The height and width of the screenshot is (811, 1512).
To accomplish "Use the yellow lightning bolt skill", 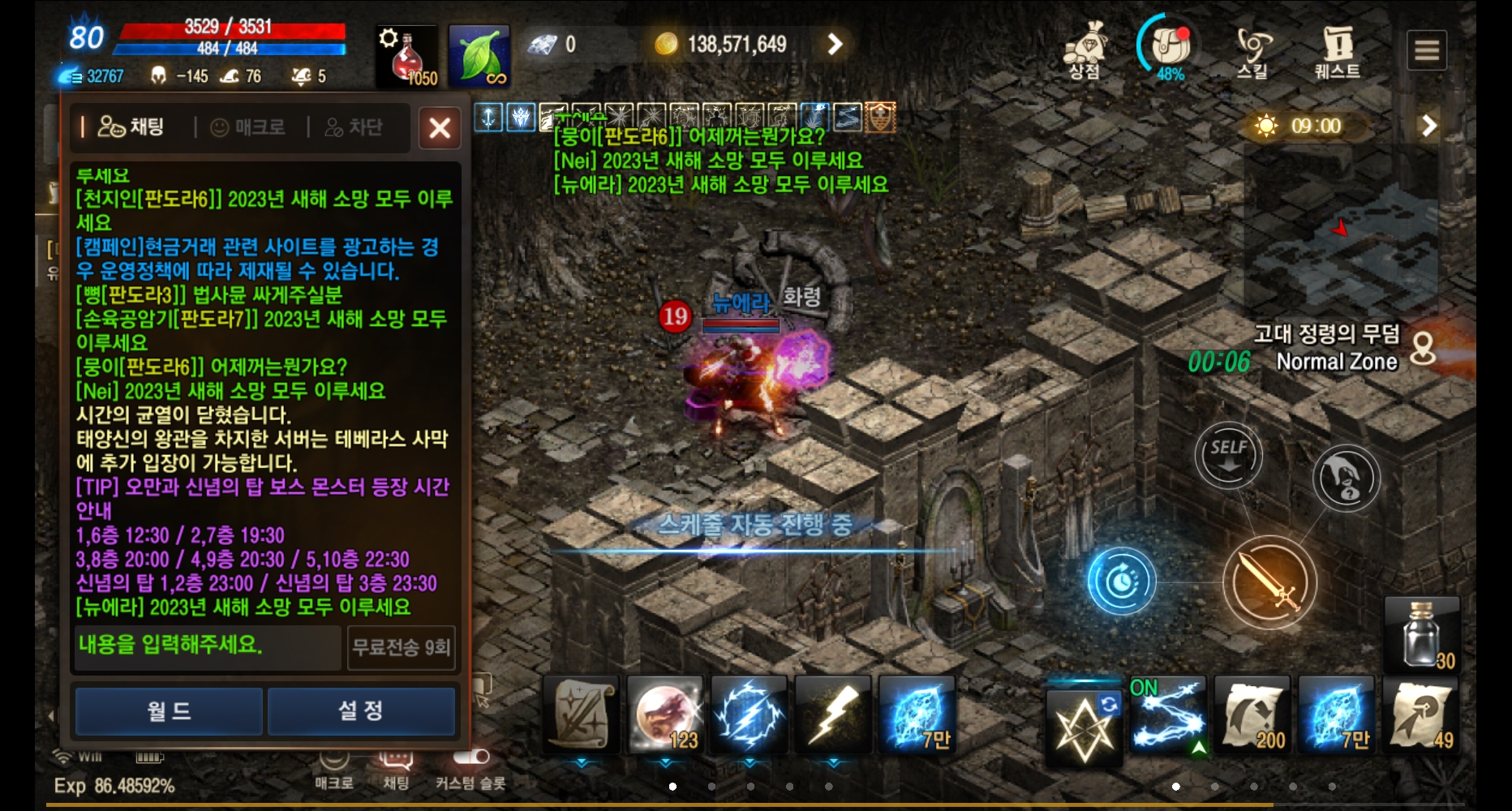I will pos(833,714).
